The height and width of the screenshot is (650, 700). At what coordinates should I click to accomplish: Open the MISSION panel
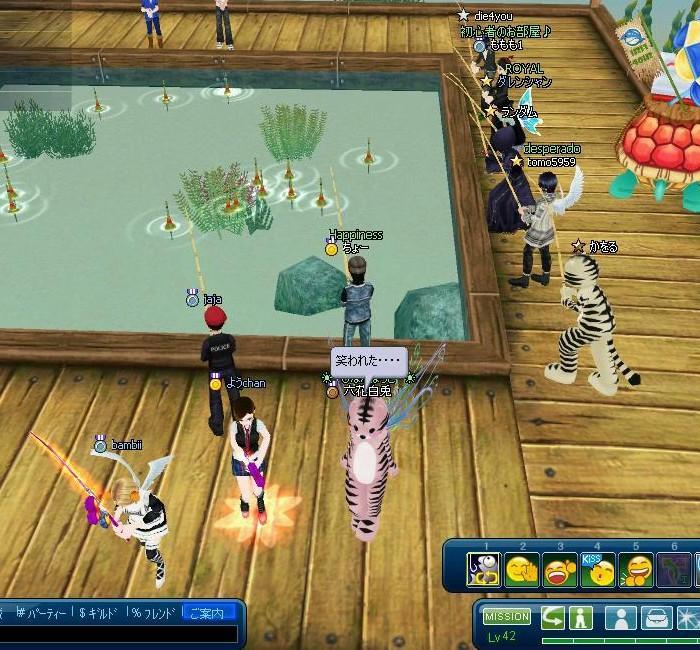pyautogui.click(x=507, y=617)
